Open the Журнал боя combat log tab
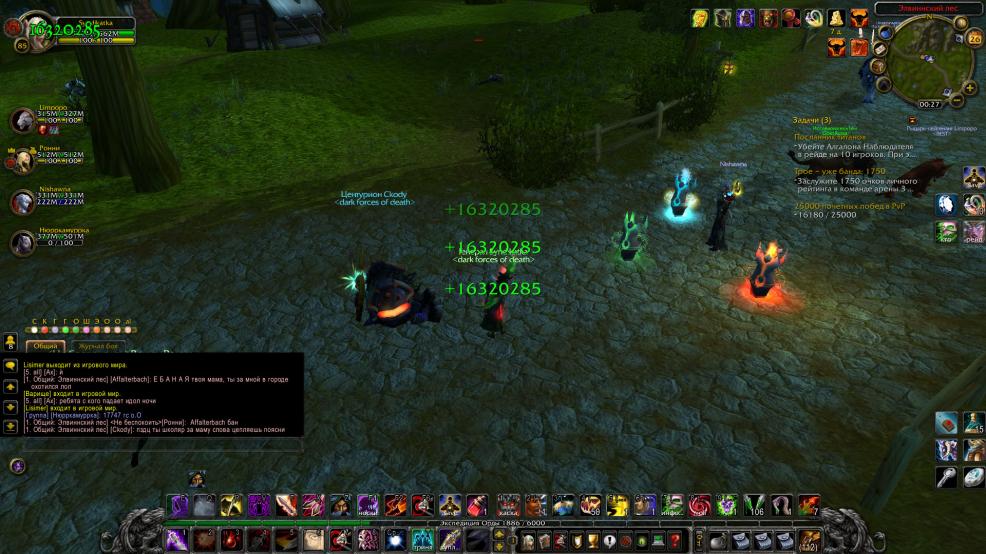The image size is (986, 554). pyautogui.click(x=98, y=346)
